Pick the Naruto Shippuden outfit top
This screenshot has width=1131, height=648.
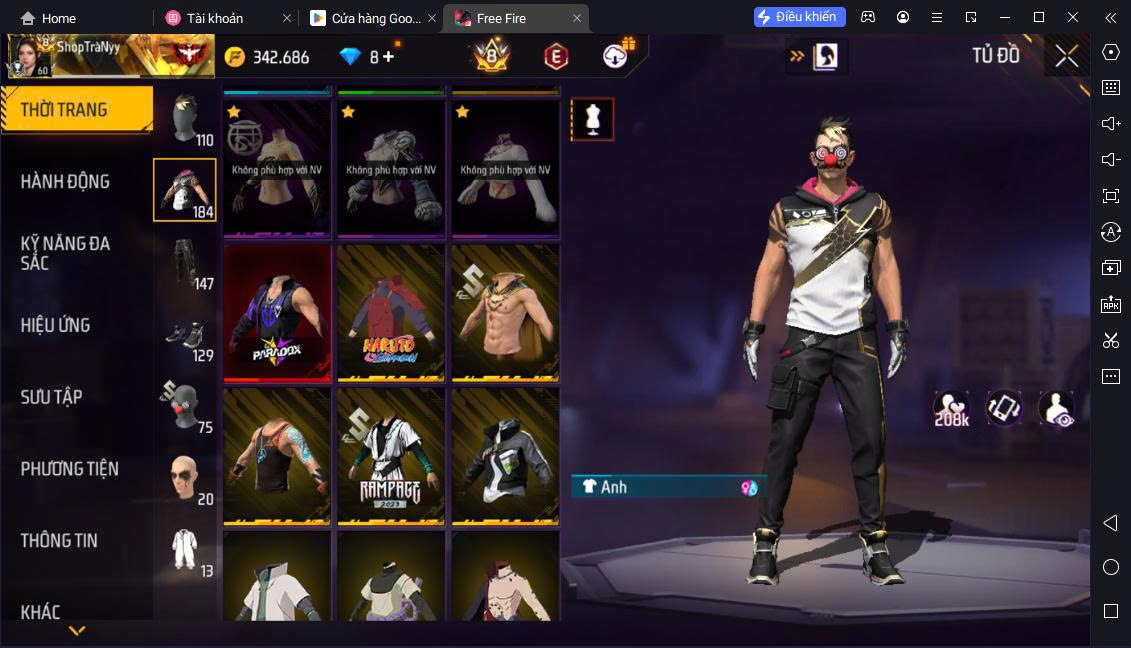point(391,313)
